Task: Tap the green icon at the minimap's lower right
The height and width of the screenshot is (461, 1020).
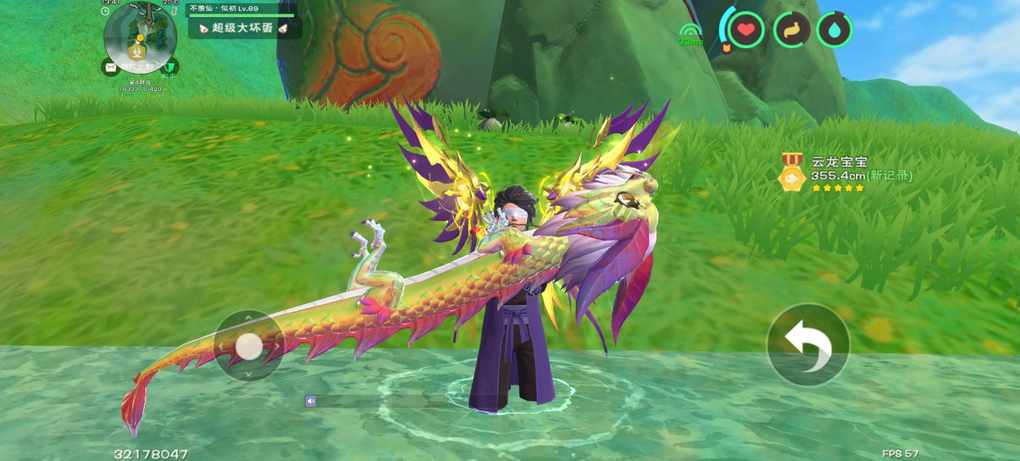Action: coord(172,67)
